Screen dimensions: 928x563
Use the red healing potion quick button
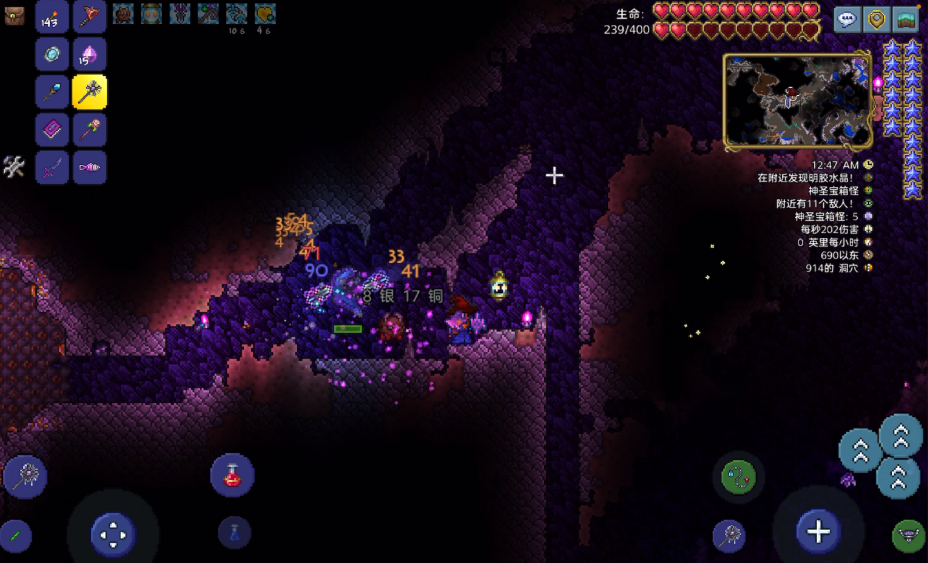point(232,475)
